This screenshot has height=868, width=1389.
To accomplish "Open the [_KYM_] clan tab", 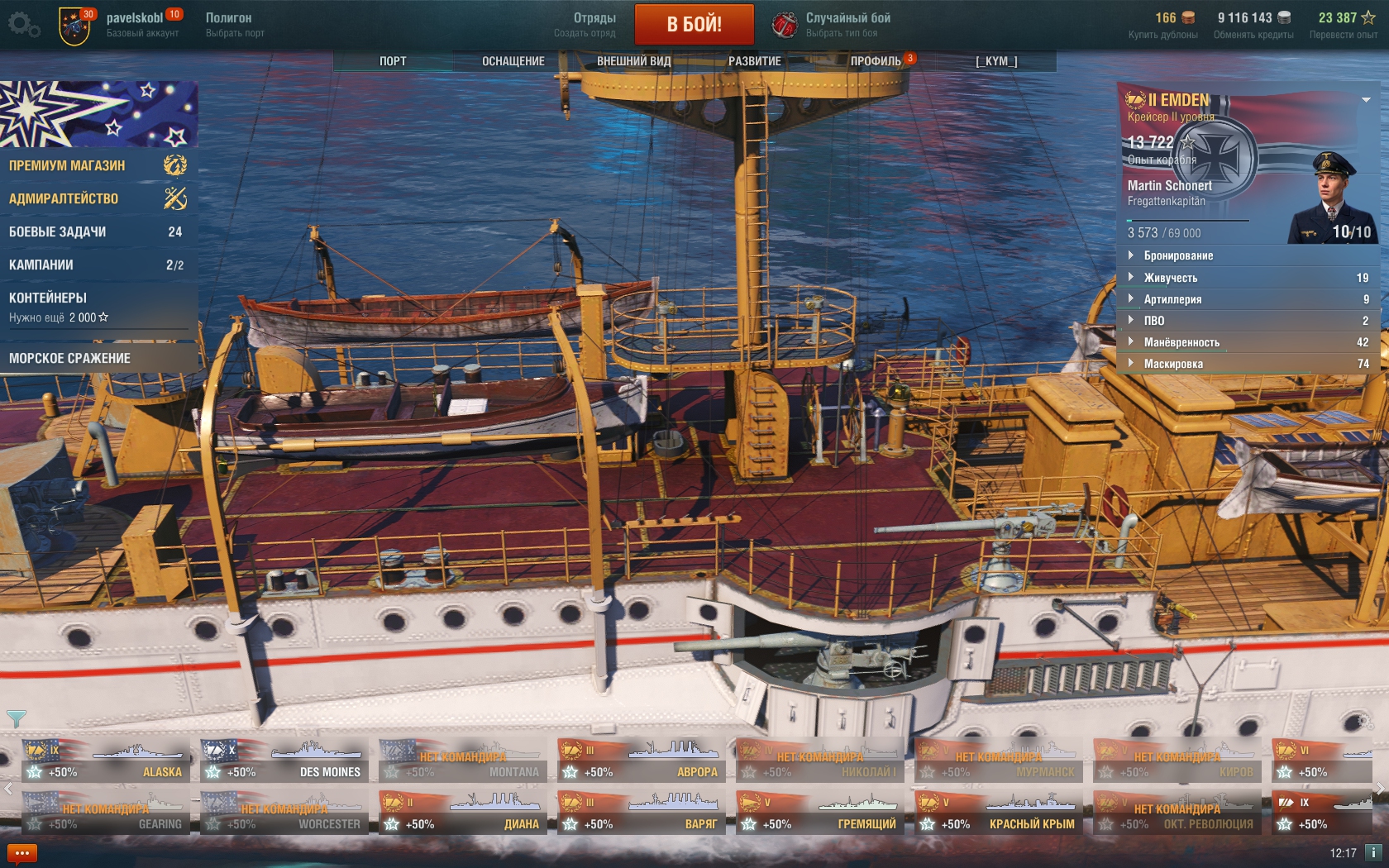I will [x=995, y=61].
